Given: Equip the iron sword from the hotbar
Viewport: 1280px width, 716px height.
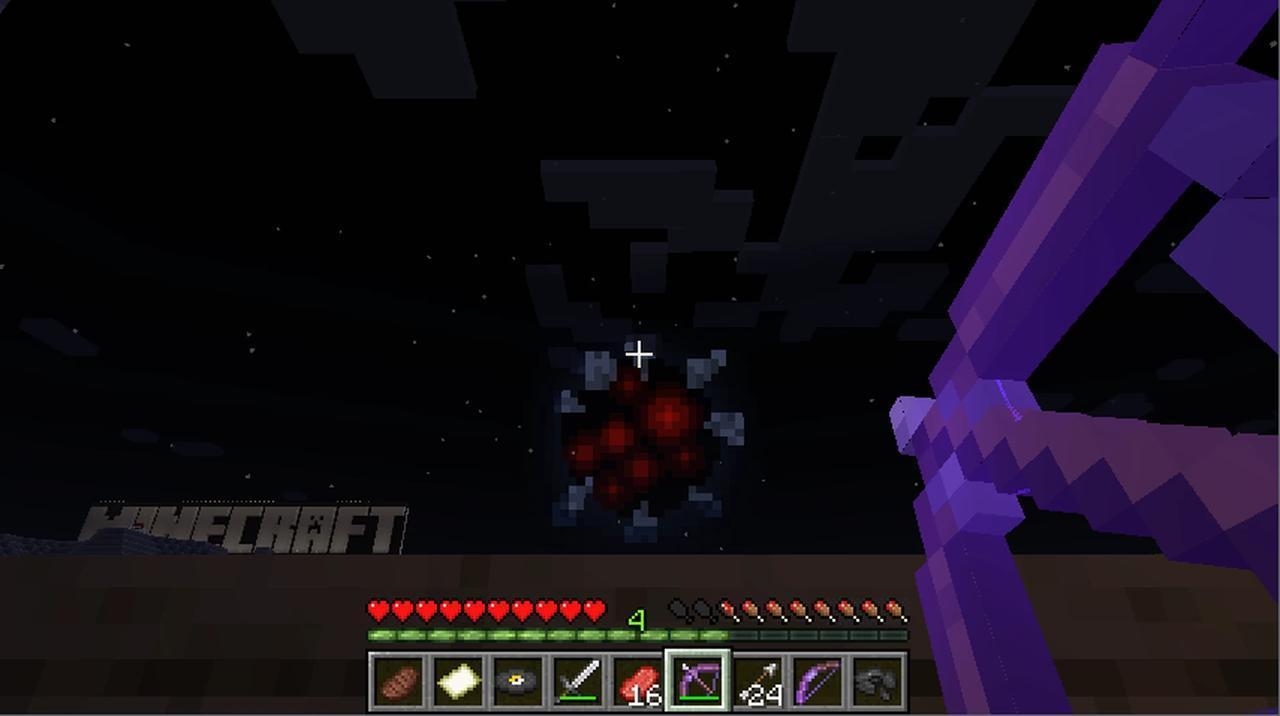Looking at the screenshot, I should click(579, 681).
